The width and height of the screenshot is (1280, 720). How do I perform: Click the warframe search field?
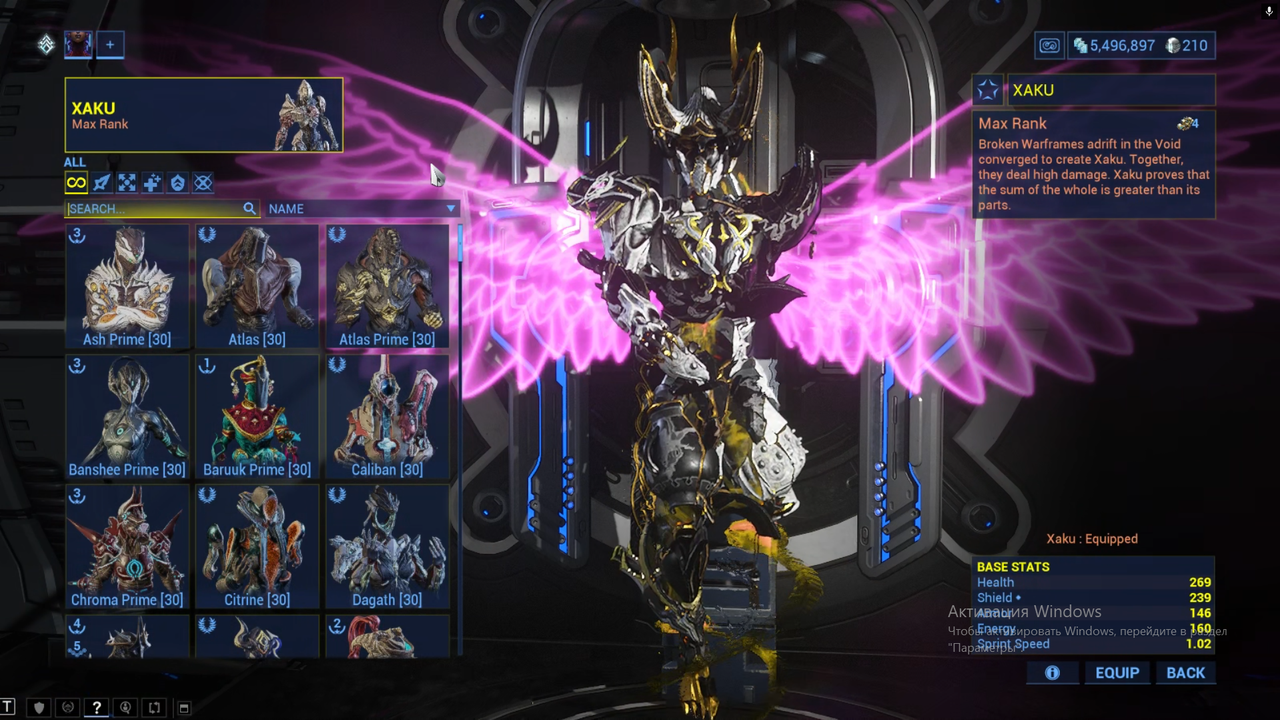(155, 209)
